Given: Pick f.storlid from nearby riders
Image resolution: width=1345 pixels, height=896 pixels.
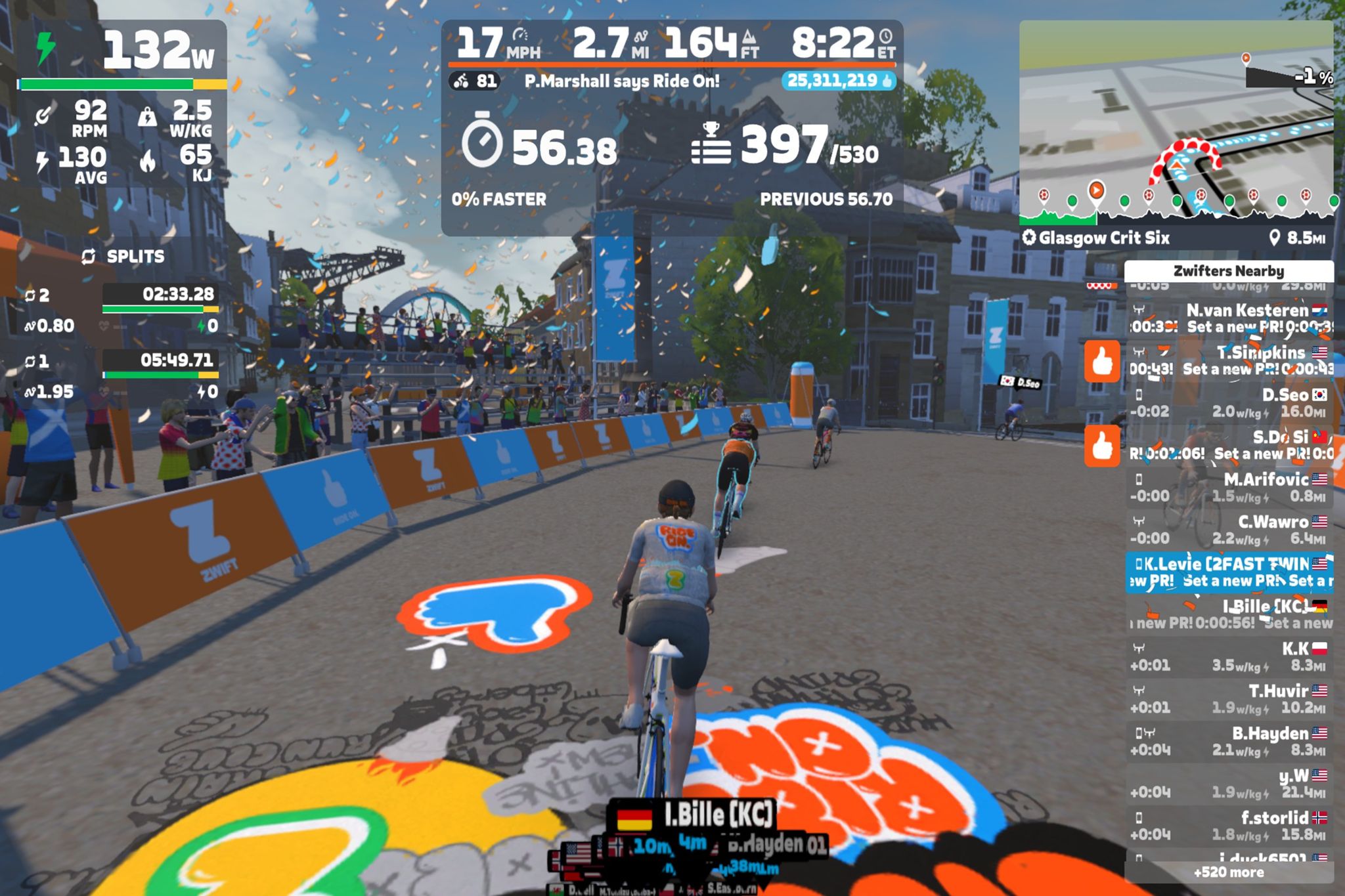Looking at the screenshot, I should click(x=1229, y=826).
